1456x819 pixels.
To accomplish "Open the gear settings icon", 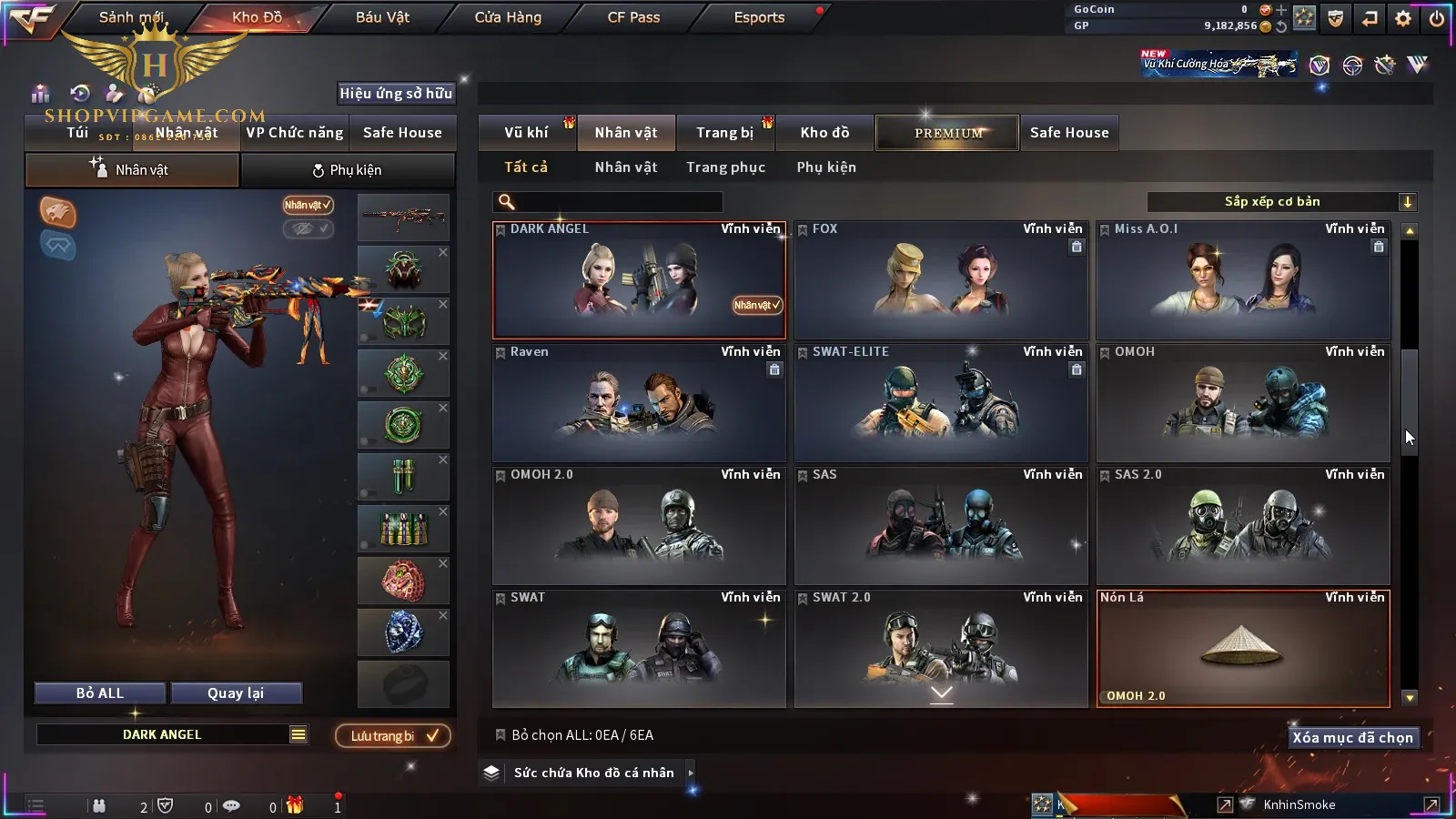I will (1403, 18).
